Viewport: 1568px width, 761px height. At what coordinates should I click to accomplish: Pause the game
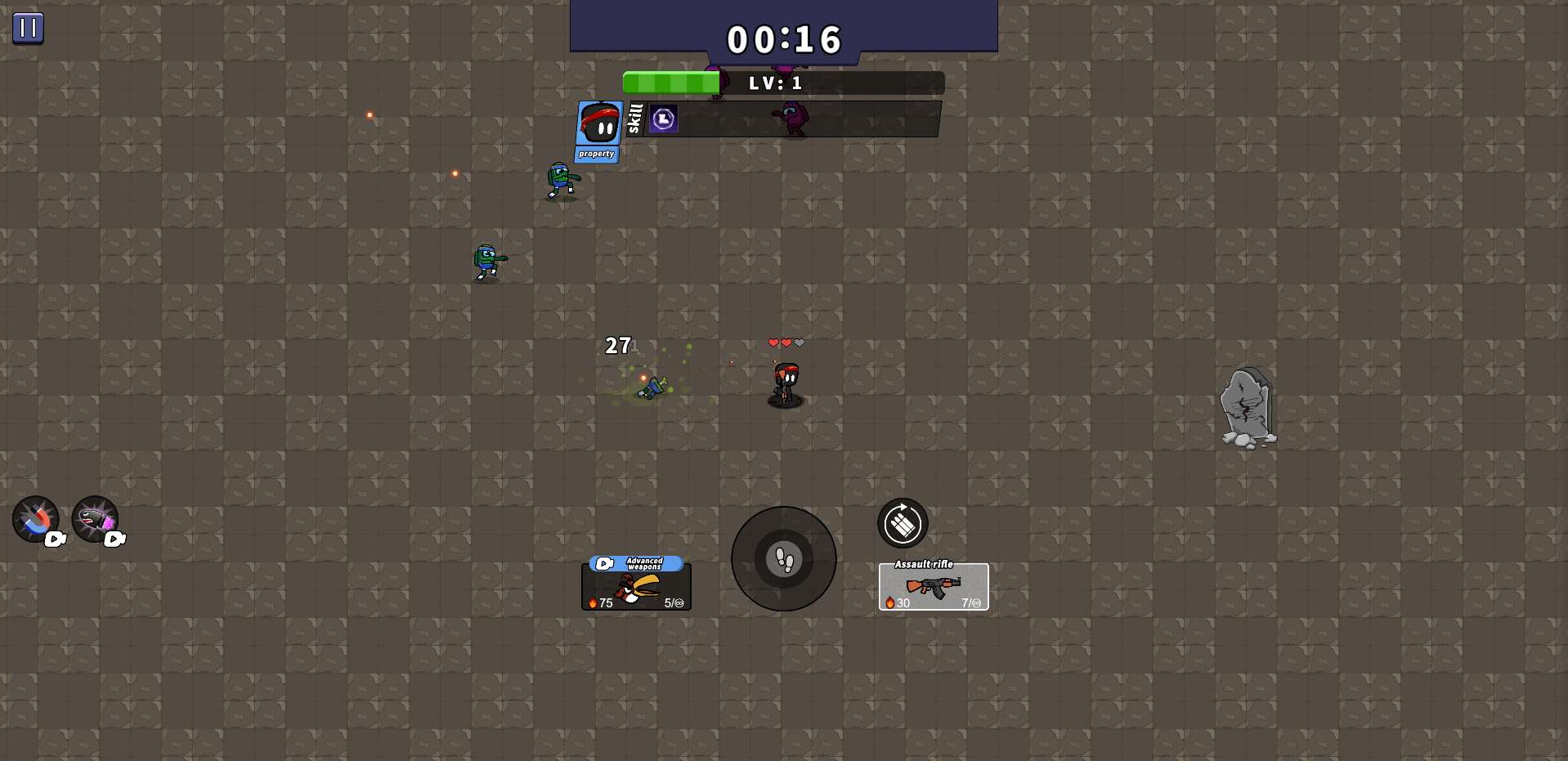pos(28,28)
